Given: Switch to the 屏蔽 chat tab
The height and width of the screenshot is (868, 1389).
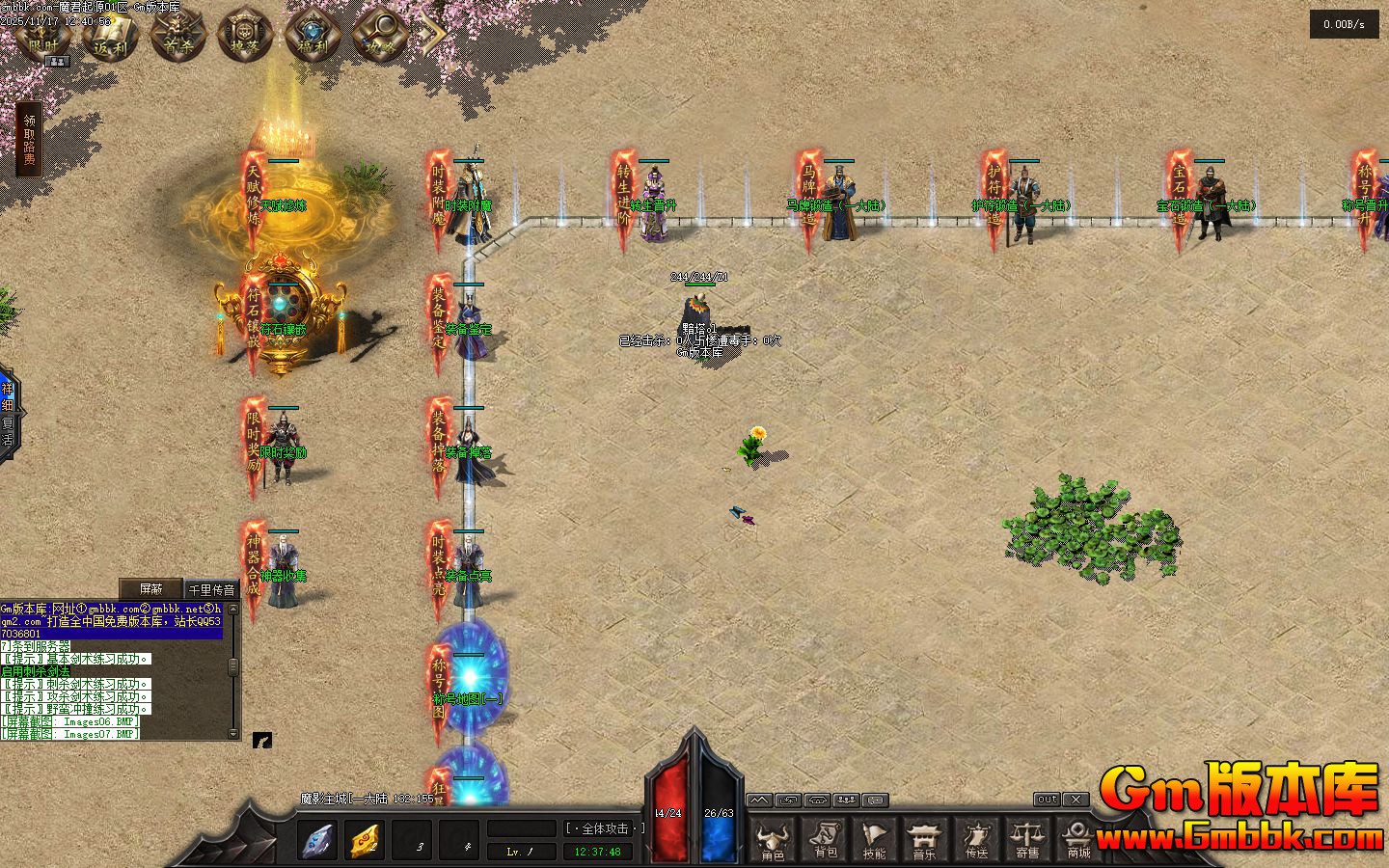Looking at the screenshot, I should [150, 588].
